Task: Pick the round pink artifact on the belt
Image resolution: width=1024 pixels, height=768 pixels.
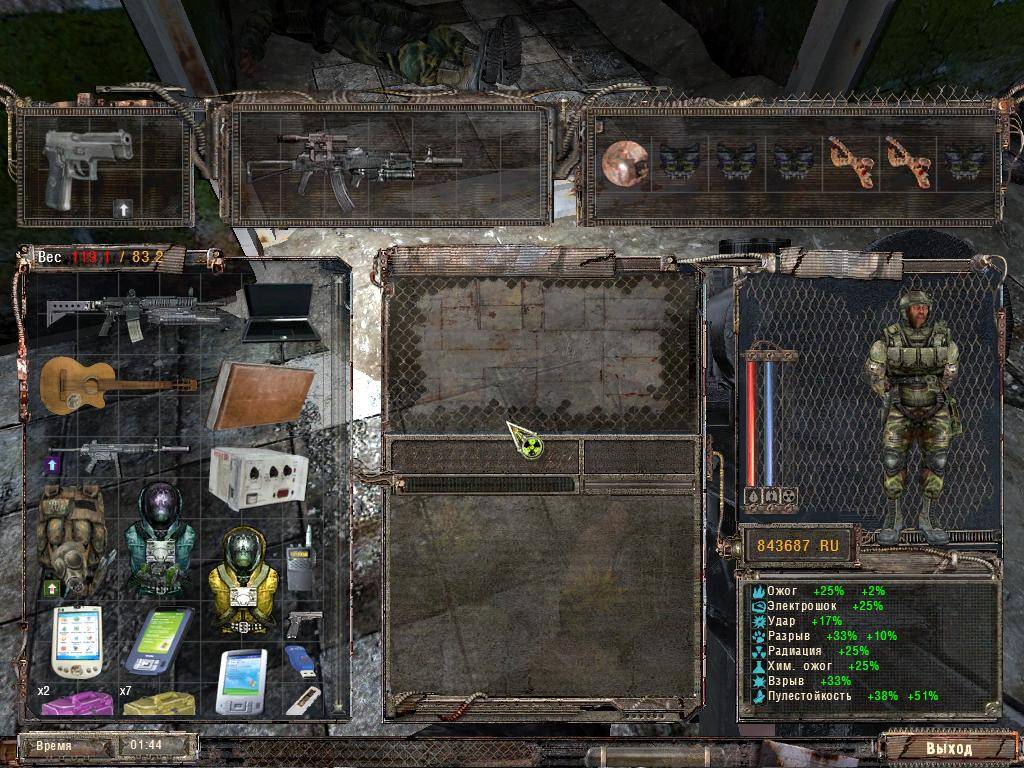Action: point(625,162)
